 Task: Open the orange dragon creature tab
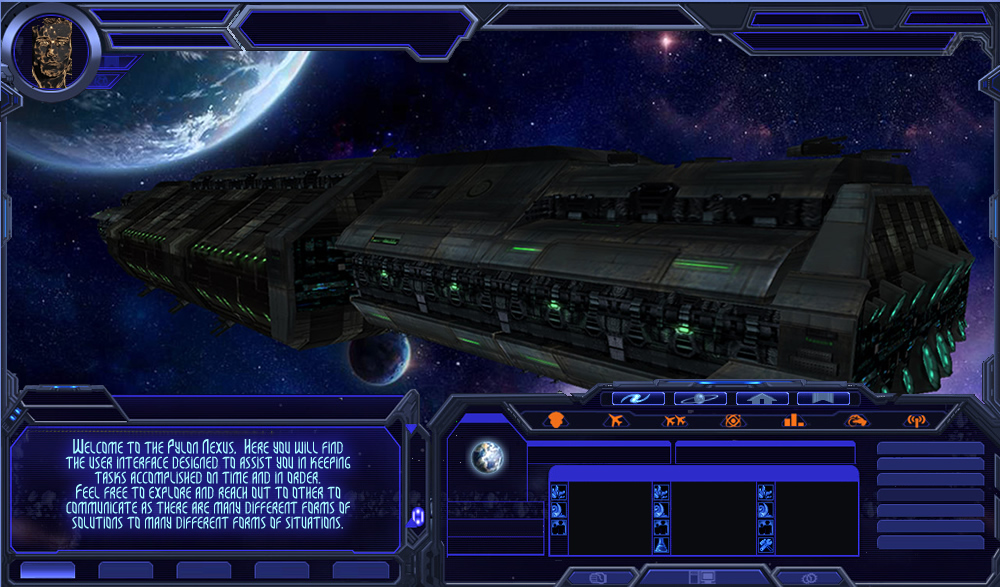(856, 421)
